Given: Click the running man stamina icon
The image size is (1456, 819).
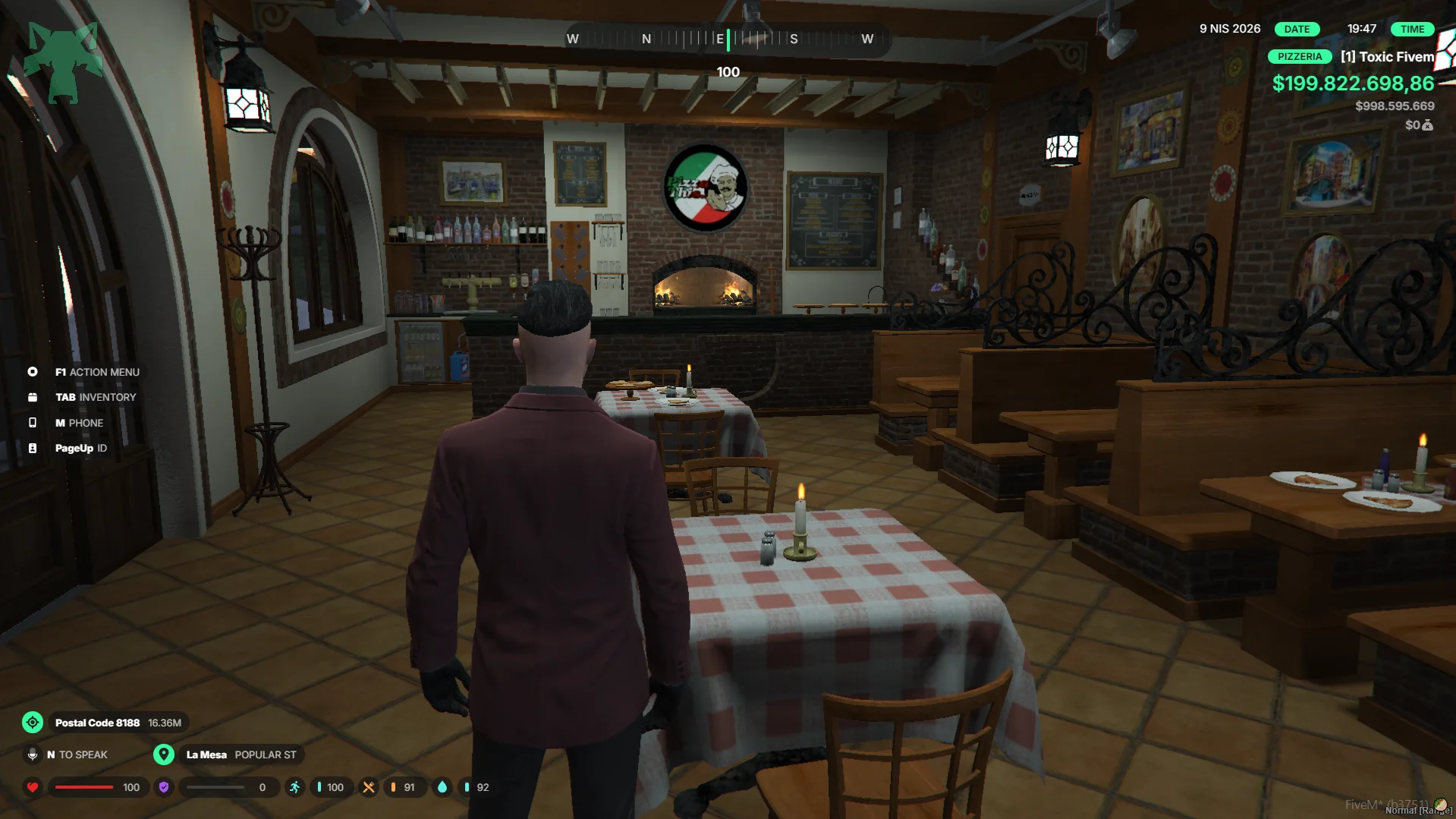Looking at the screenshot, I should coord(295,787).
